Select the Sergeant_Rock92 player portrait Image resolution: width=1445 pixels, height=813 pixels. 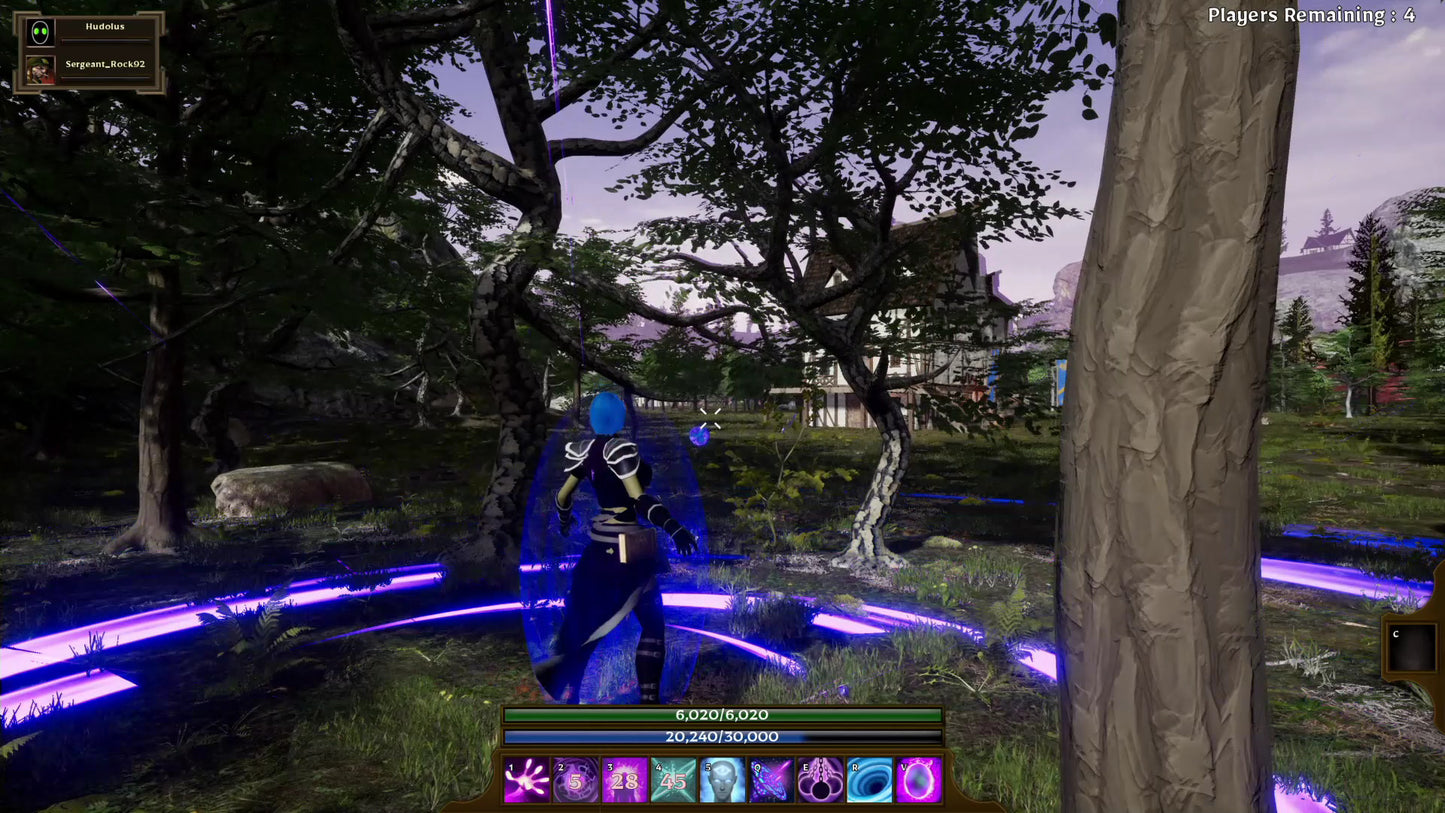click(40, 69)
